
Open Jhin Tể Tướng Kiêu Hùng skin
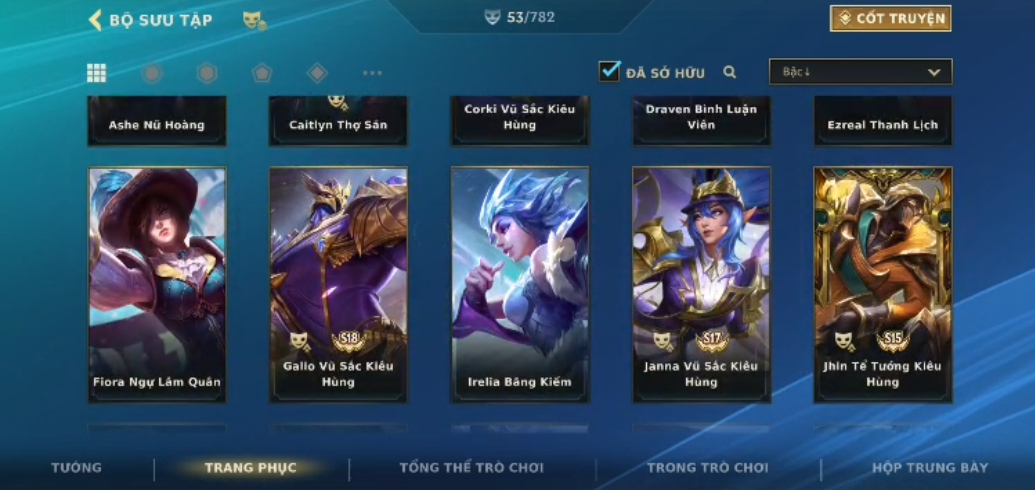(882, 284)
